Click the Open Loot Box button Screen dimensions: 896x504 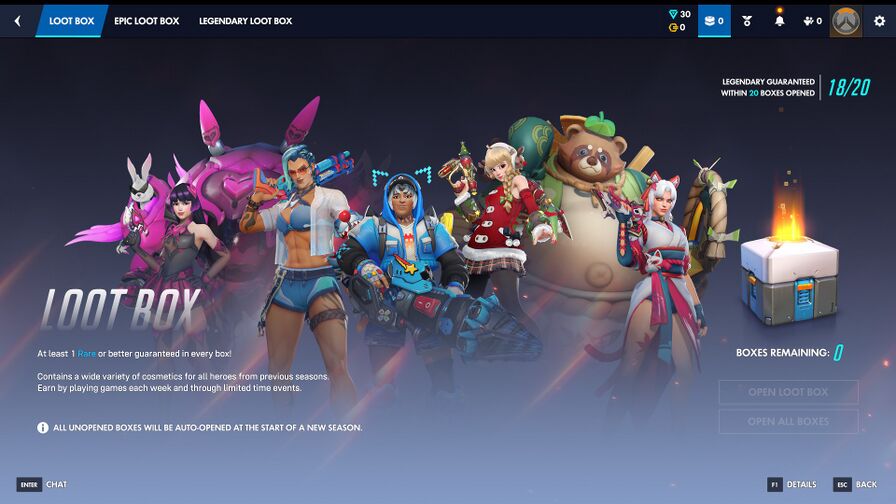(788, 392)
